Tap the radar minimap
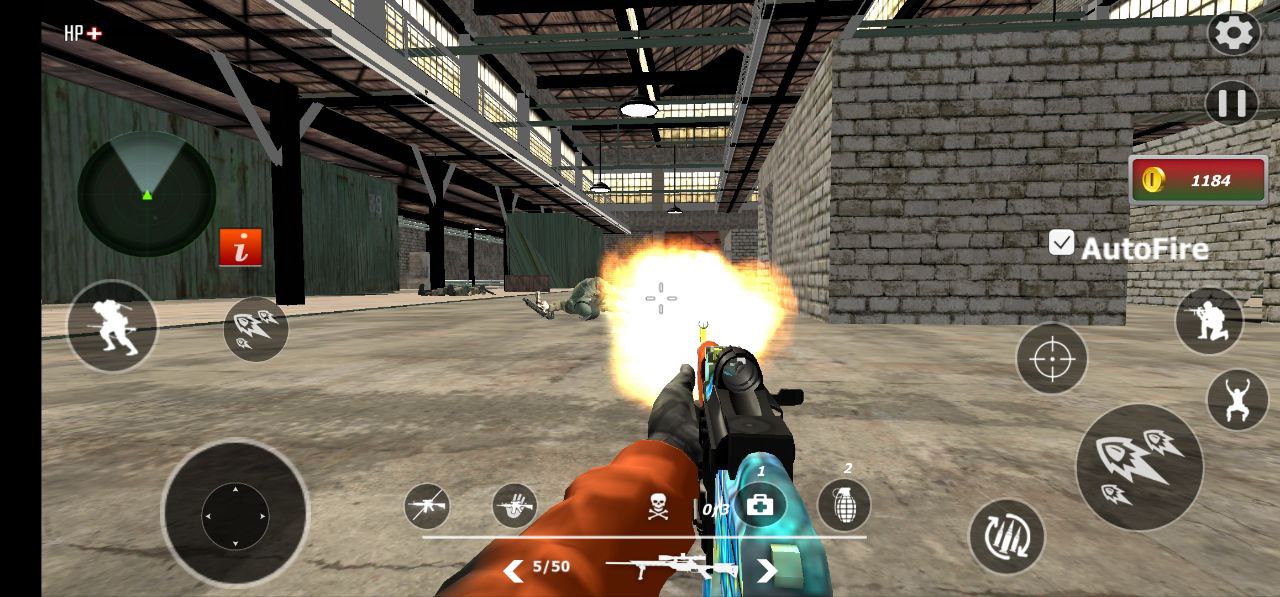 click(x=146, y=193)
